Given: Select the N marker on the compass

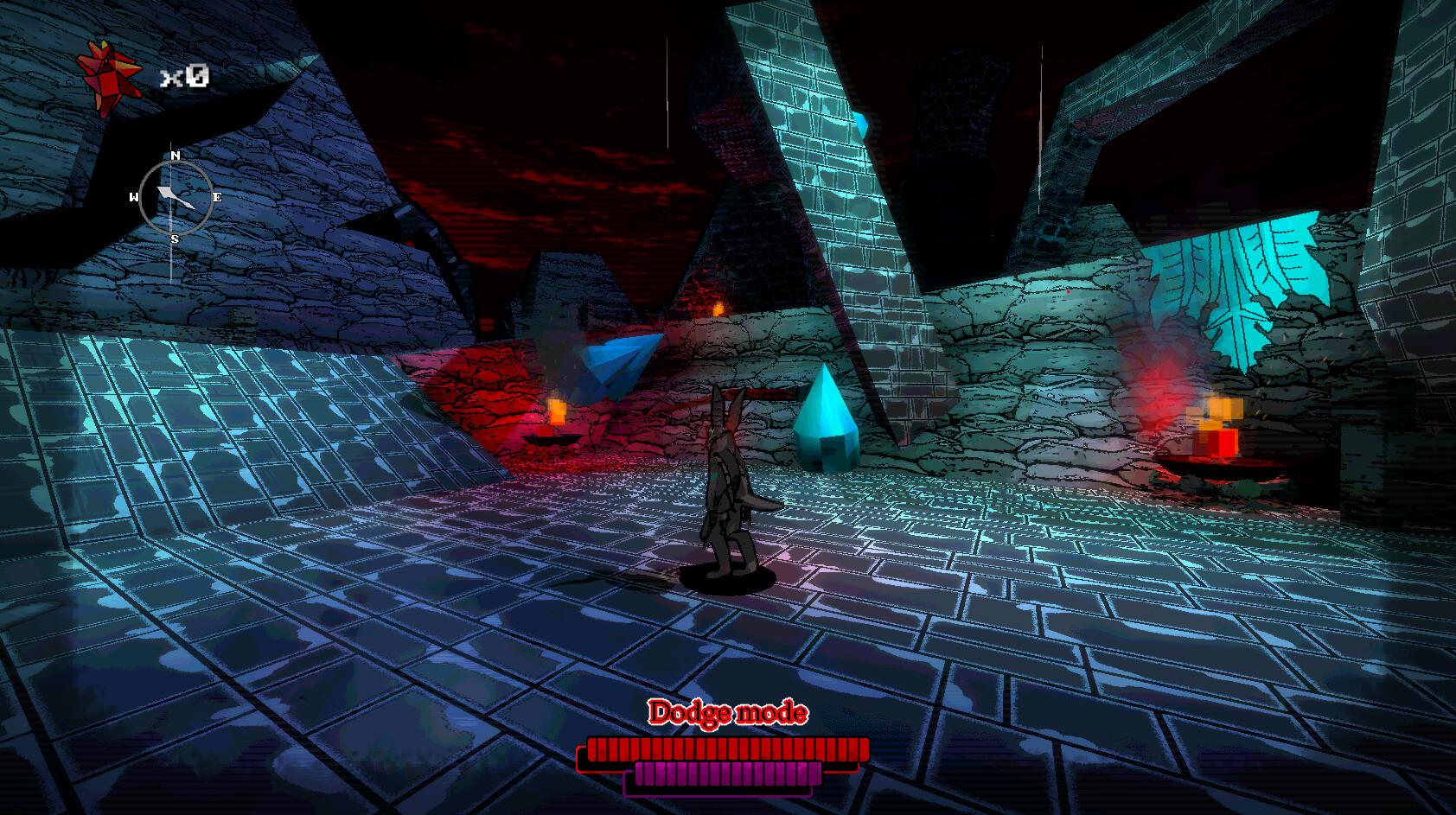Looking at the screenshot, I should pyautogui.click(x=174, y=157).
